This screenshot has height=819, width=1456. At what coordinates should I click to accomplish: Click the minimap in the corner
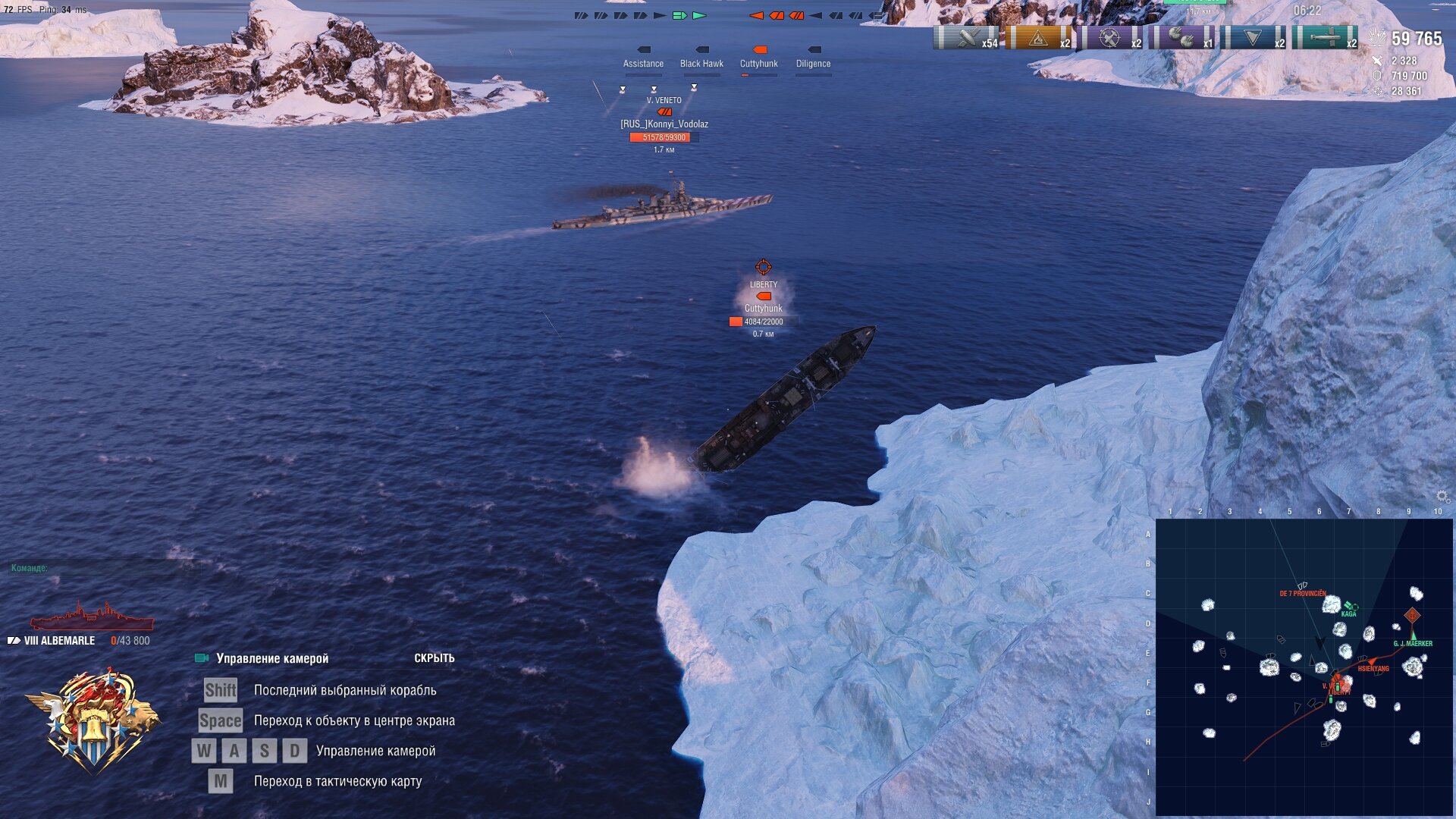(1304, 667)
